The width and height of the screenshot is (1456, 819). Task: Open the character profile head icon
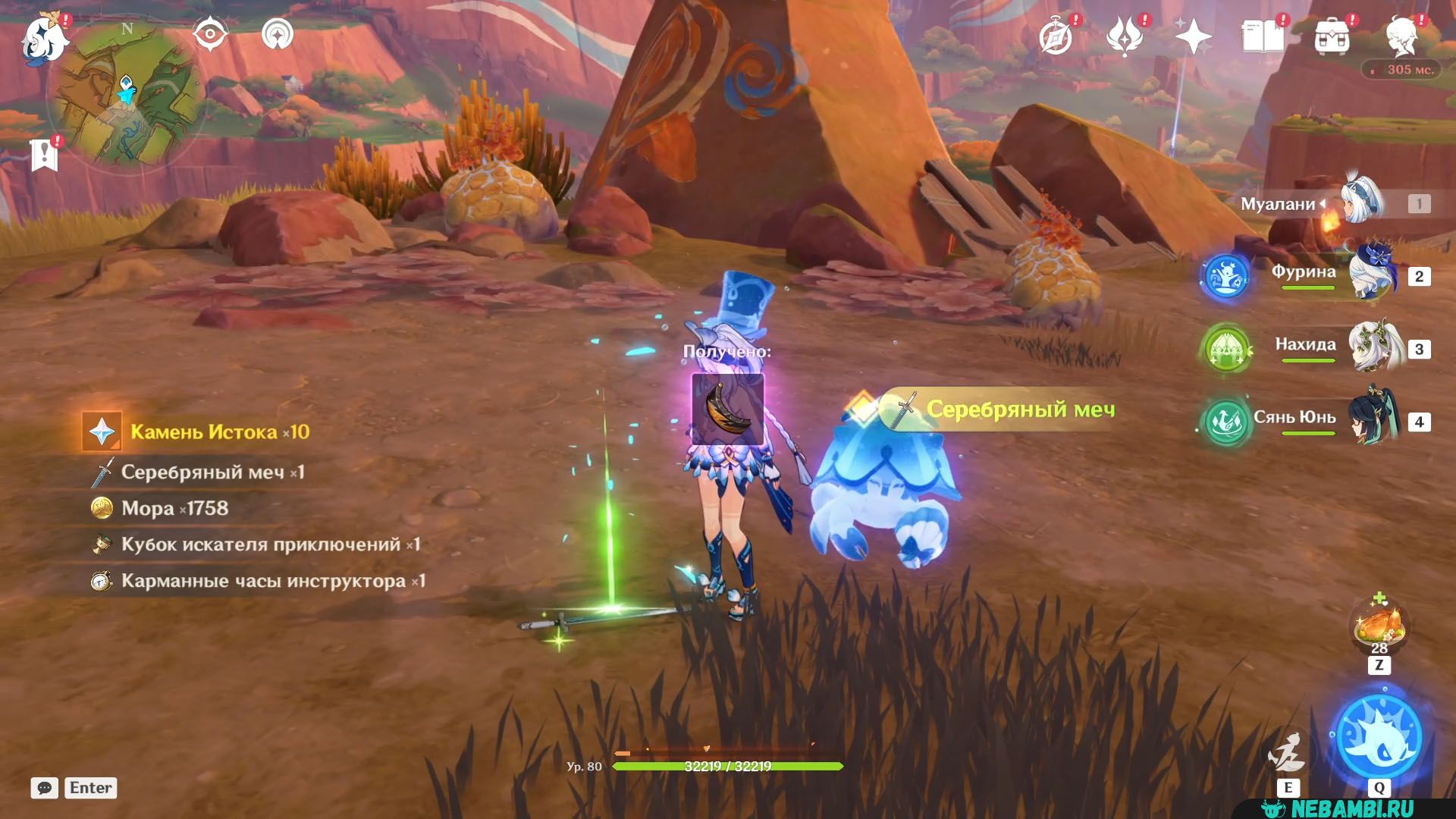pos(1402,36)
